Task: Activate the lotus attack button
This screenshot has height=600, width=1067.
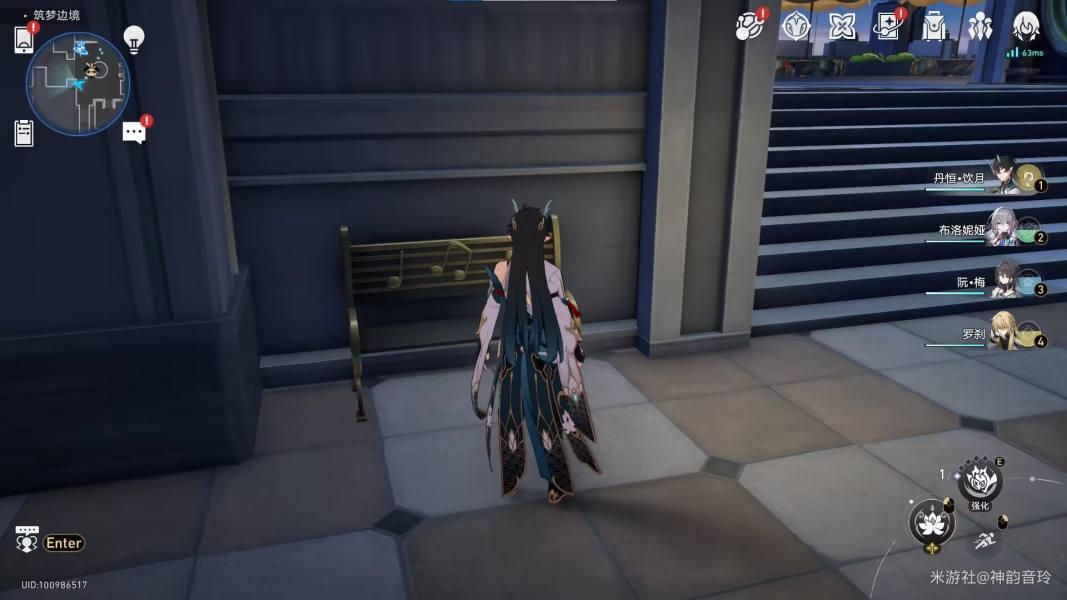Action: [931, 521]
